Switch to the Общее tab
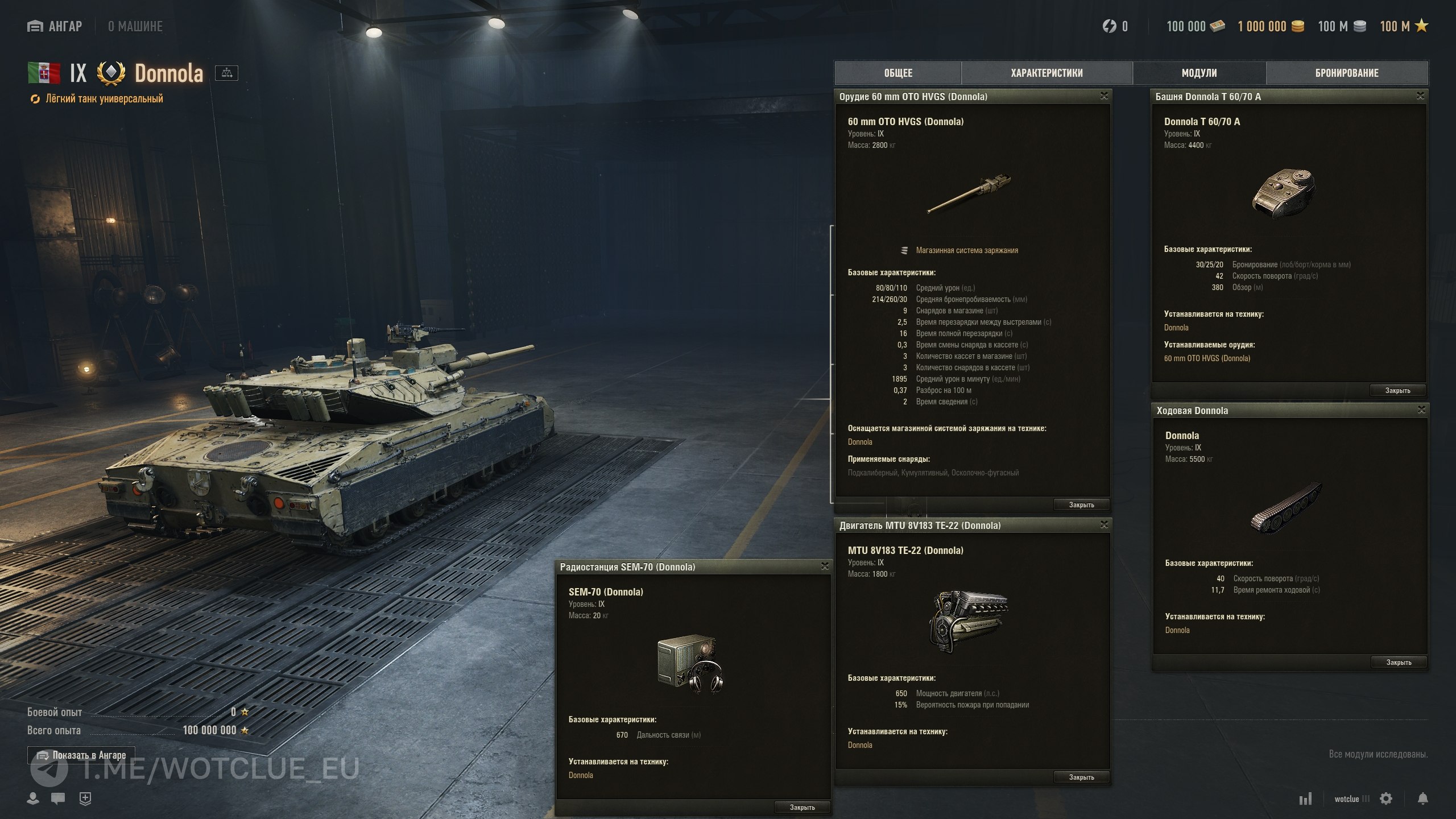Screen dimensions: 1456x819 click(898, 73)
